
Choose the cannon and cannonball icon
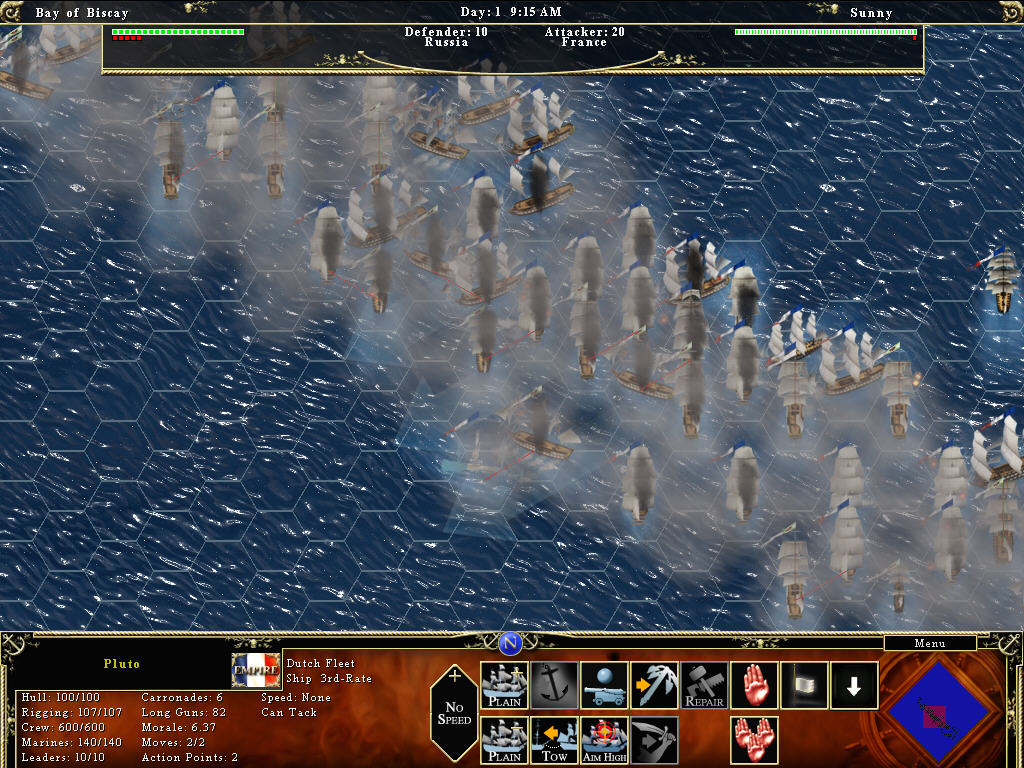(604, 685)
